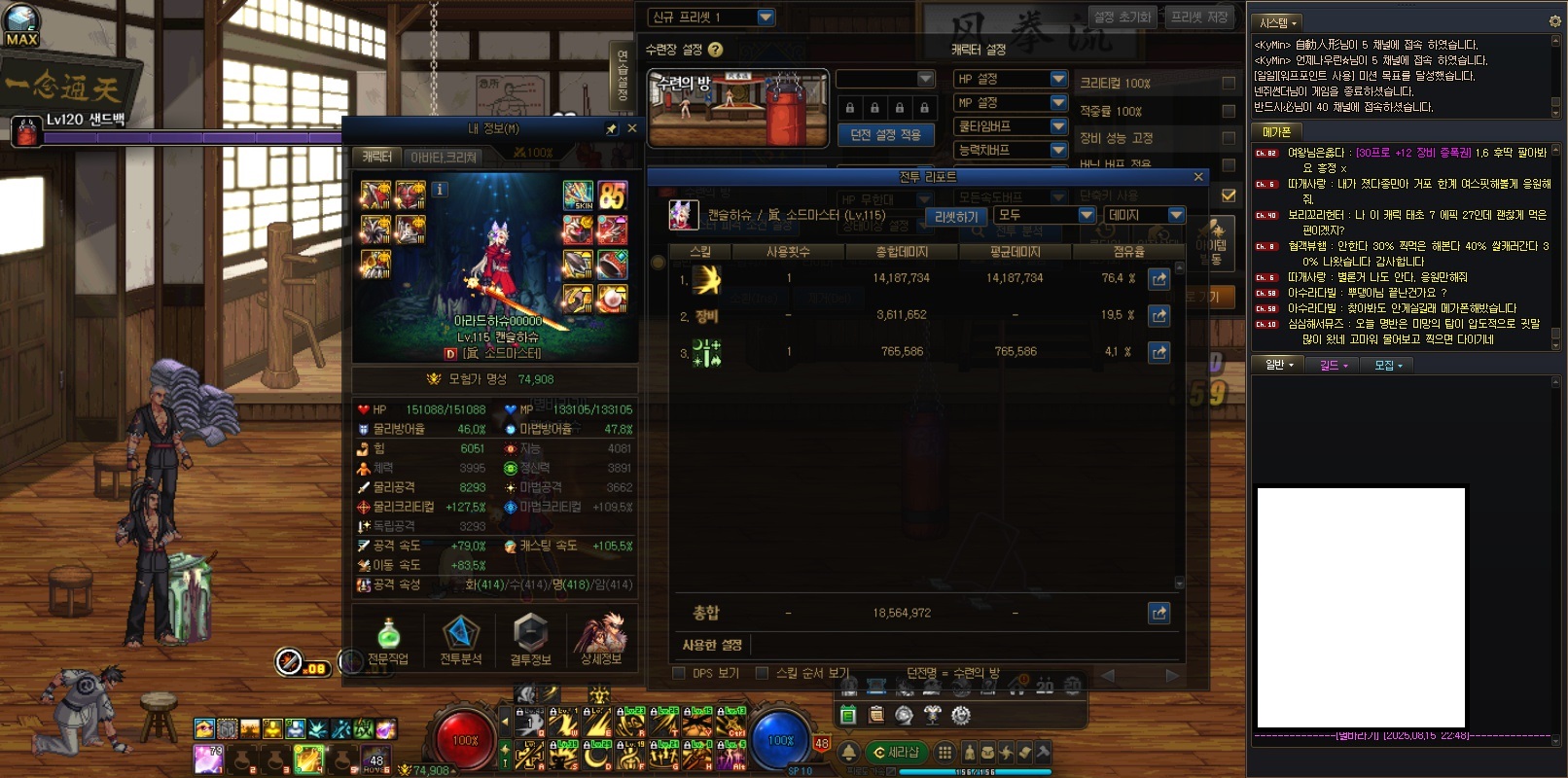Show 결투정보 duel information
The image size is (1568, 778).
coord(530,641)
